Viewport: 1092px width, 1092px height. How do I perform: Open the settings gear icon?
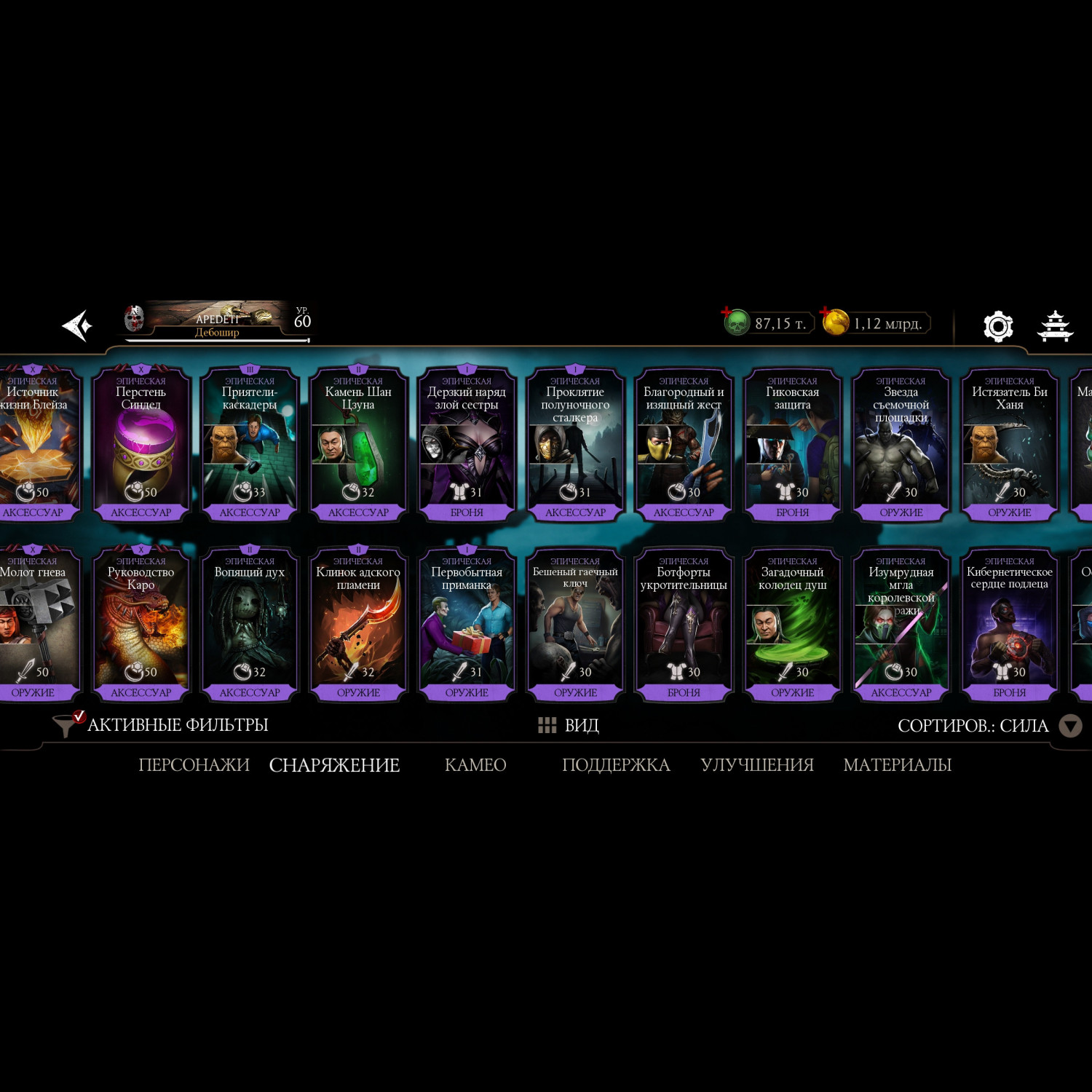pos(998,326)
